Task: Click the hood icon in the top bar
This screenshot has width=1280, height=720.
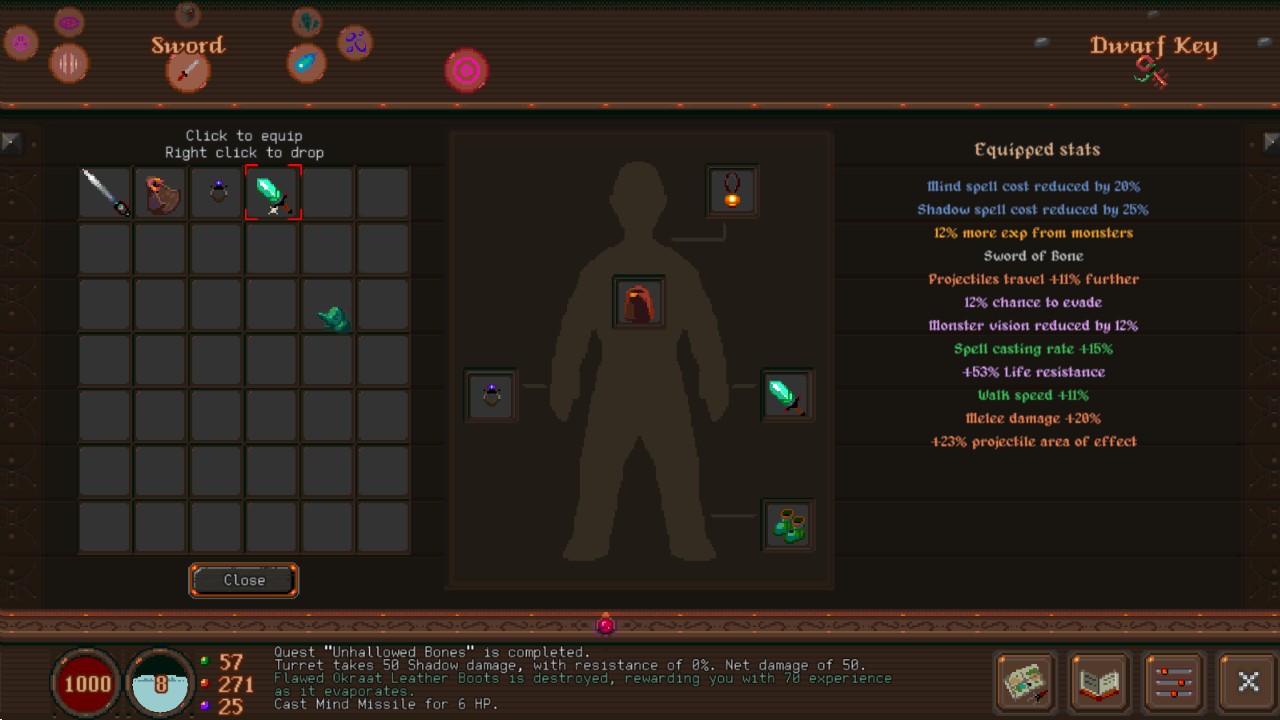Action: click(x=186, y=14)
